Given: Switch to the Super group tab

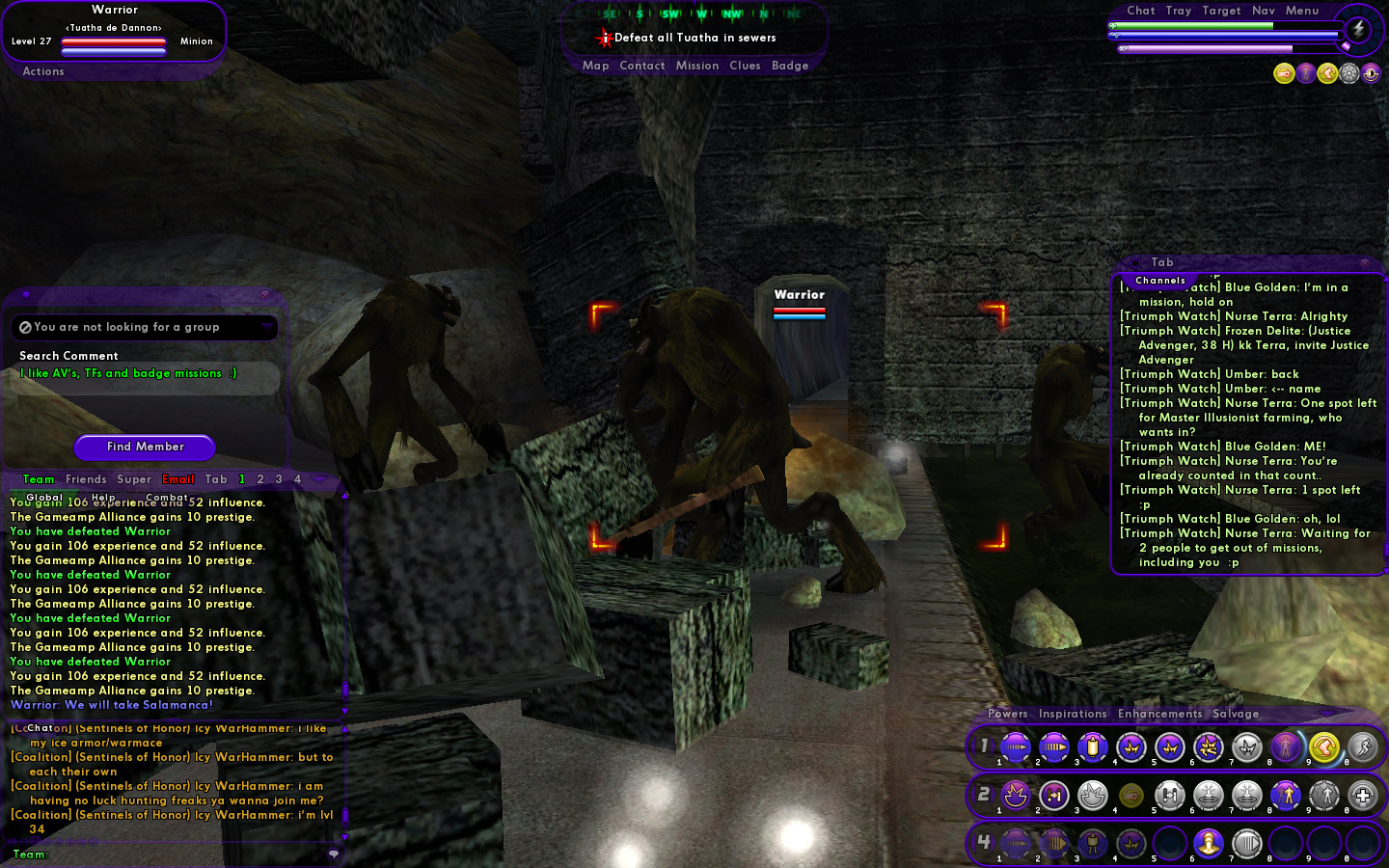Looking at the screenshot, I should point(134,479).
